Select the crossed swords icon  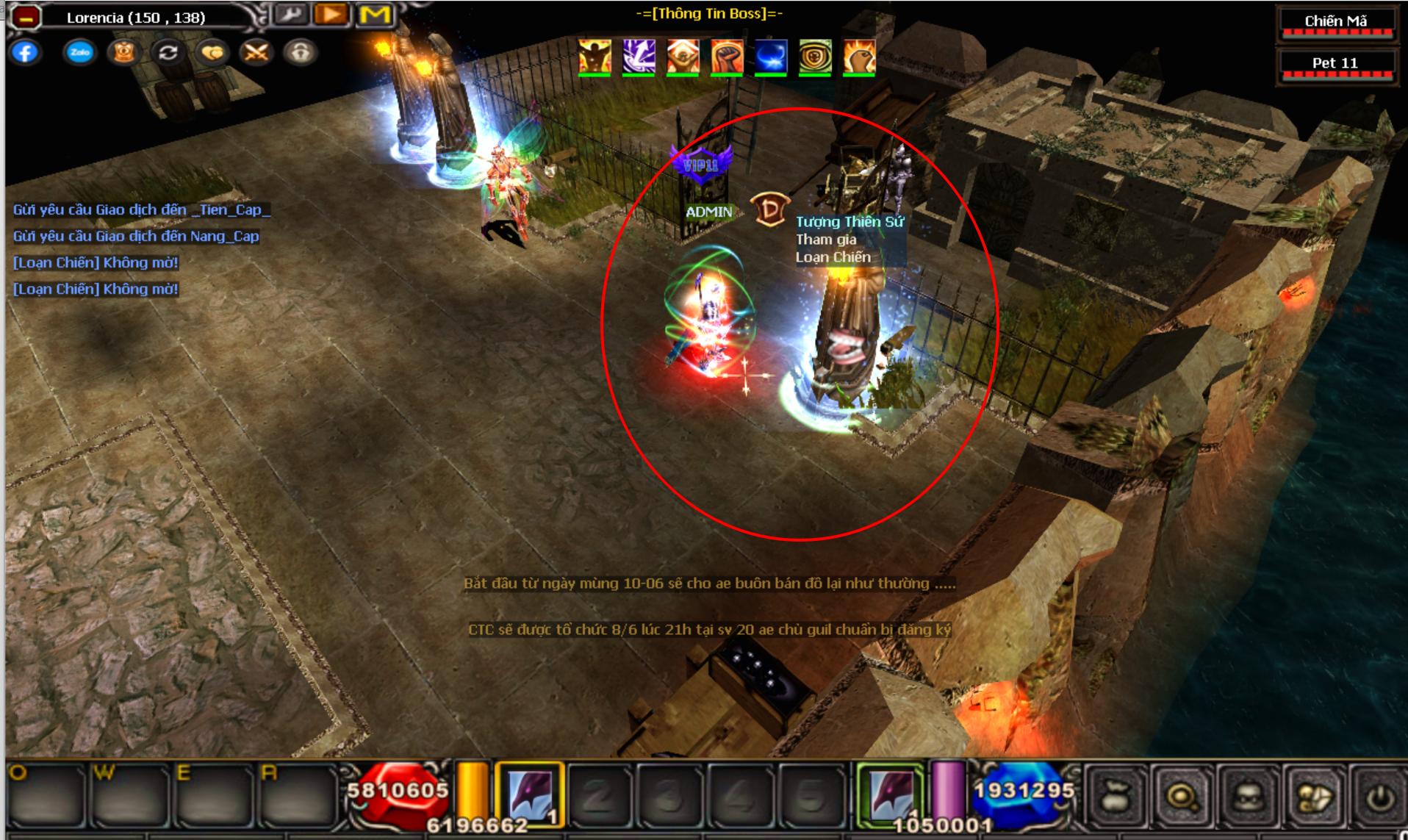click(x=256, y=53)
